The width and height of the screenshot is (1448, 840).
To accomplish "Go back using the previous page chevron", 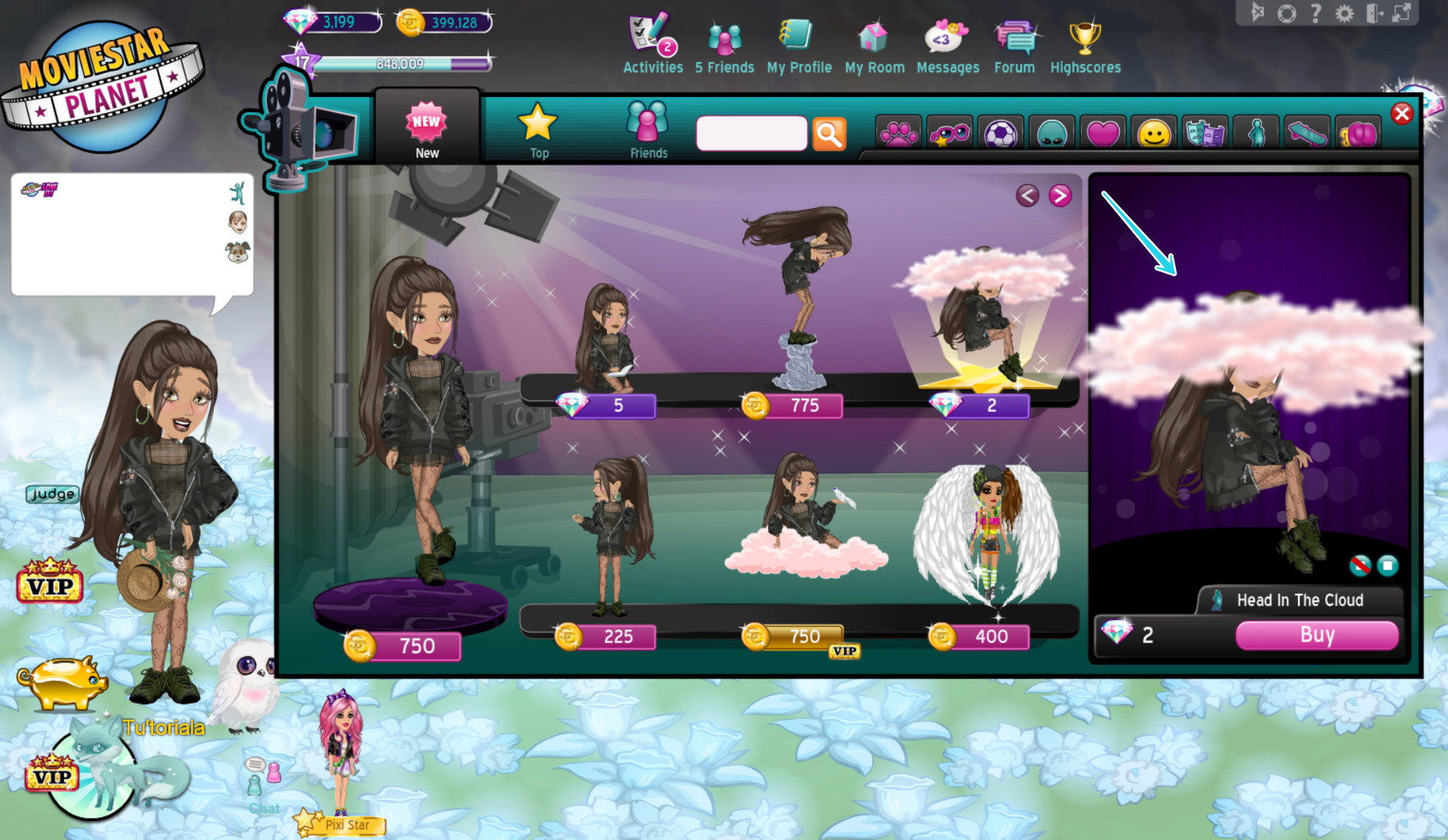I will pos(1027,195).
